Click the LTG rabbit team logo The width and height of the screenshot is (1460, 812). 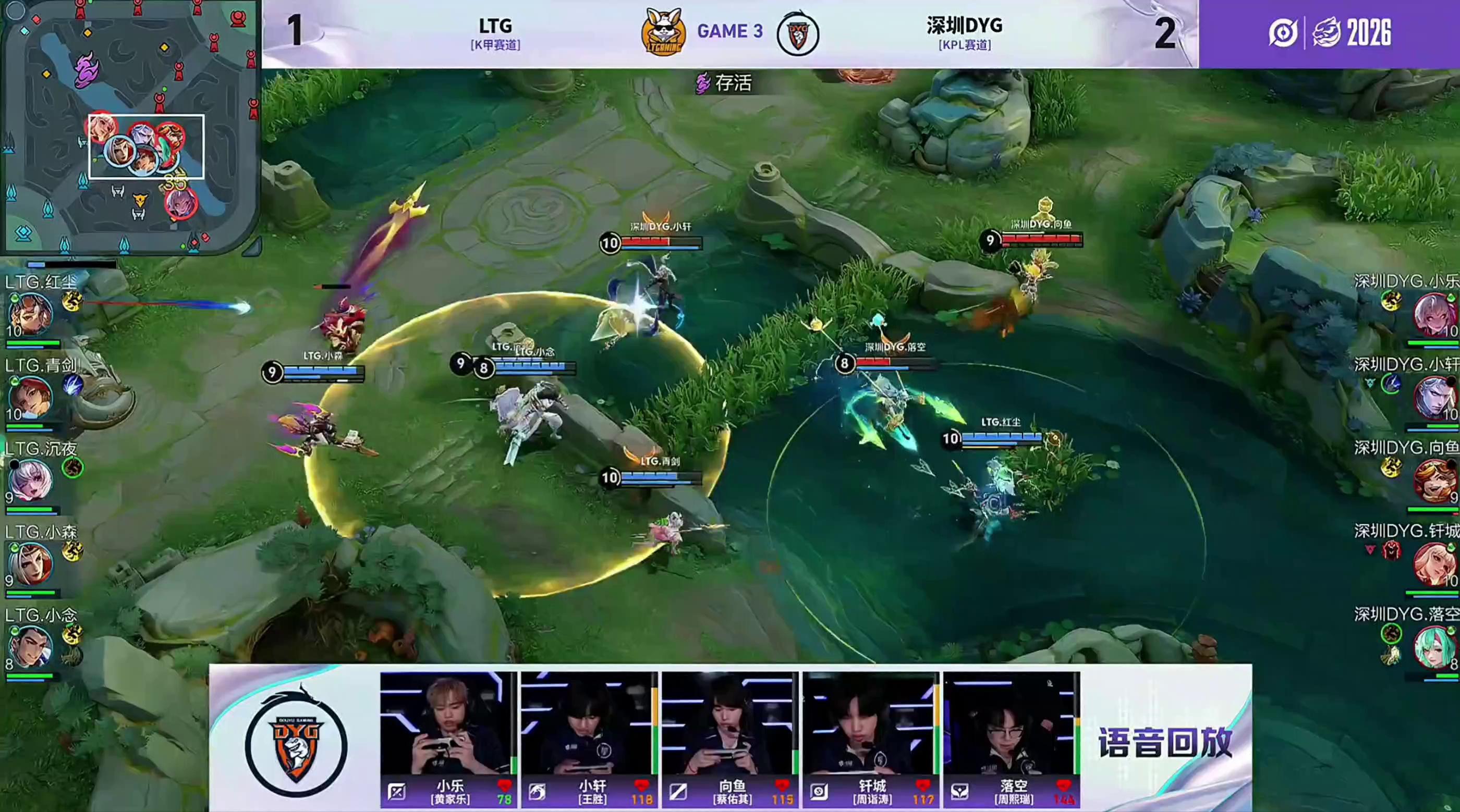(x=663, y=32)
